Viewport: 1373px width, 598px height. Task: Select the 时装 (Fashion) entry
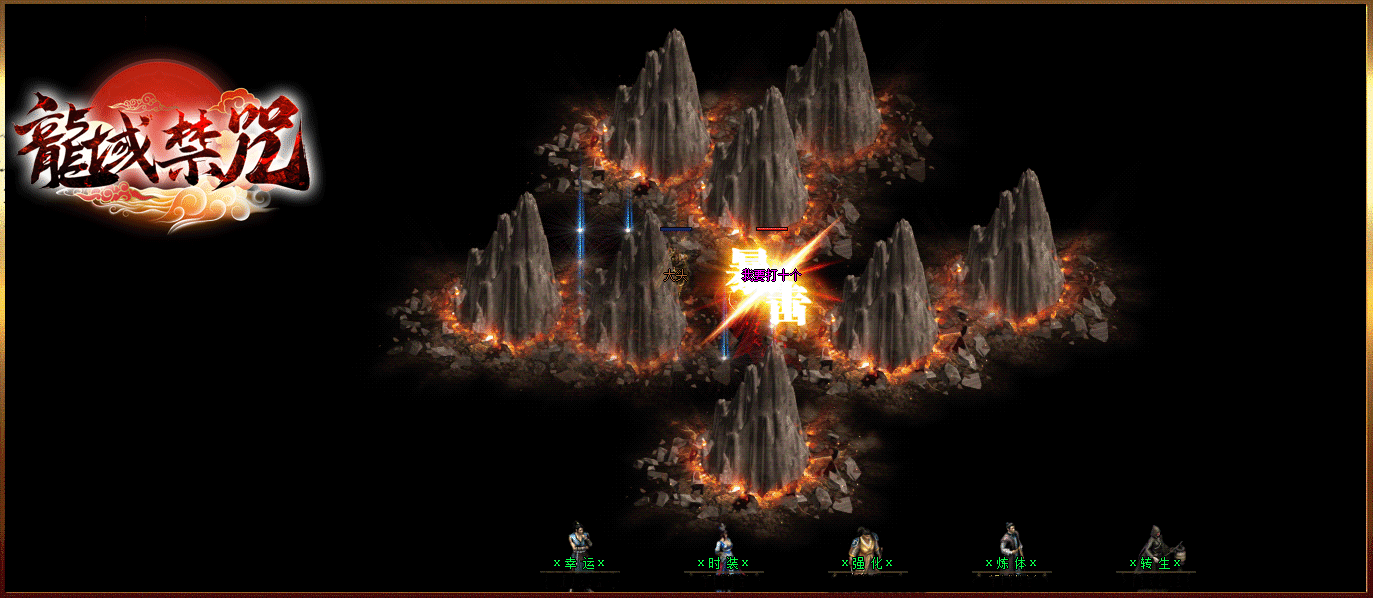(x=723, y=563)
